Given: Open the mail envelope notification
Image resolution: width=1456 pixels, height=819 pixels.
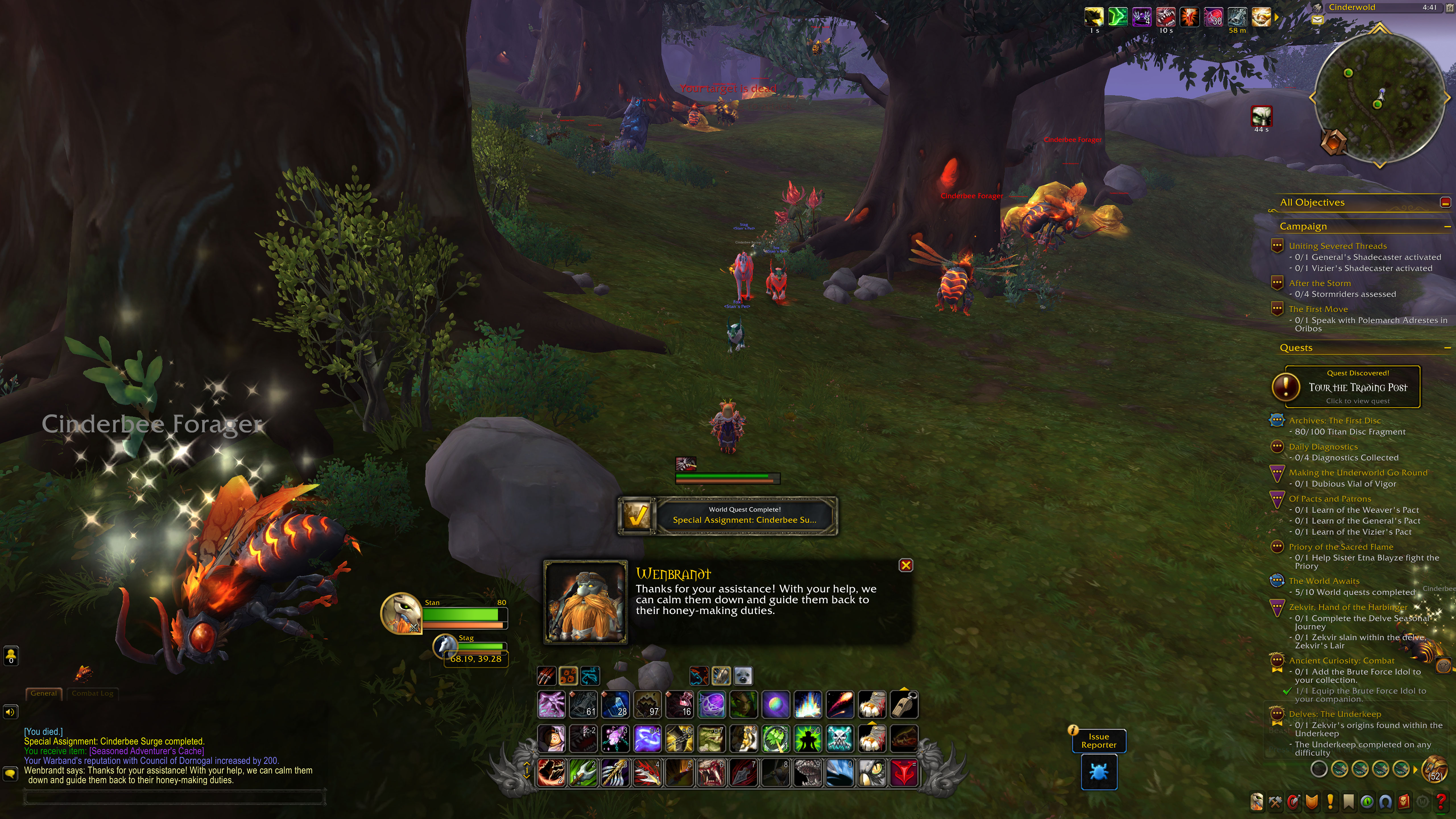Looking at the screenshot, I should coord(1317,20).
